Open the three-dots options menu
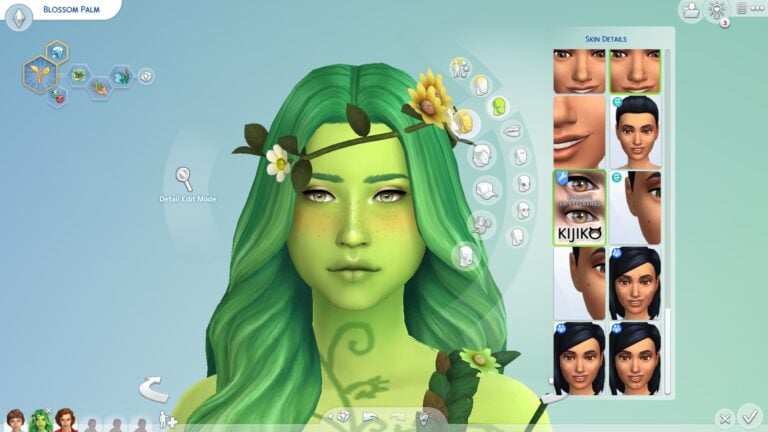Screen dimensions: 768x432 point(742,10)
